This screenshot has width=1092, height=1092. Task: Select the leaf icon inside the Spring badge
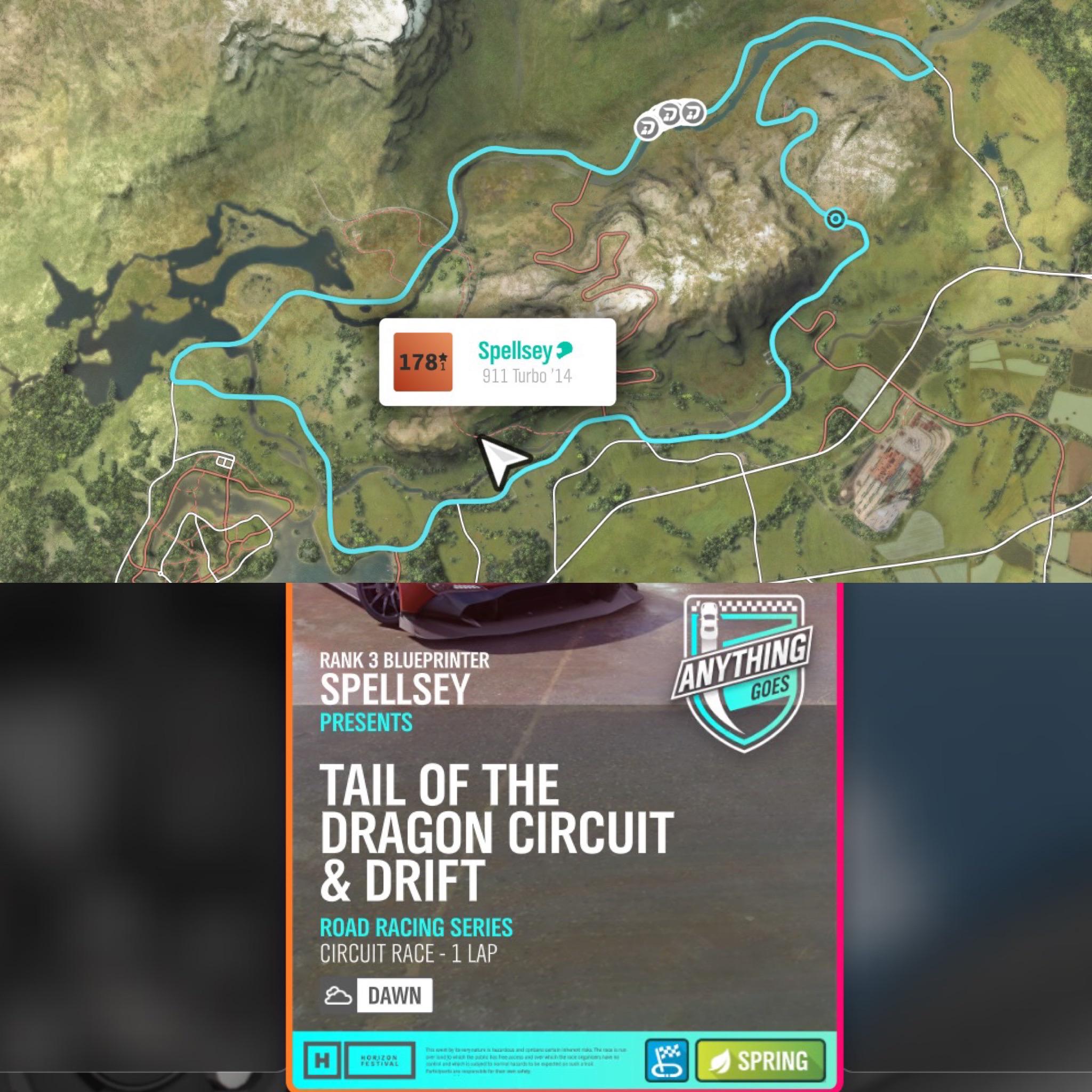(x=721, y=1062)
